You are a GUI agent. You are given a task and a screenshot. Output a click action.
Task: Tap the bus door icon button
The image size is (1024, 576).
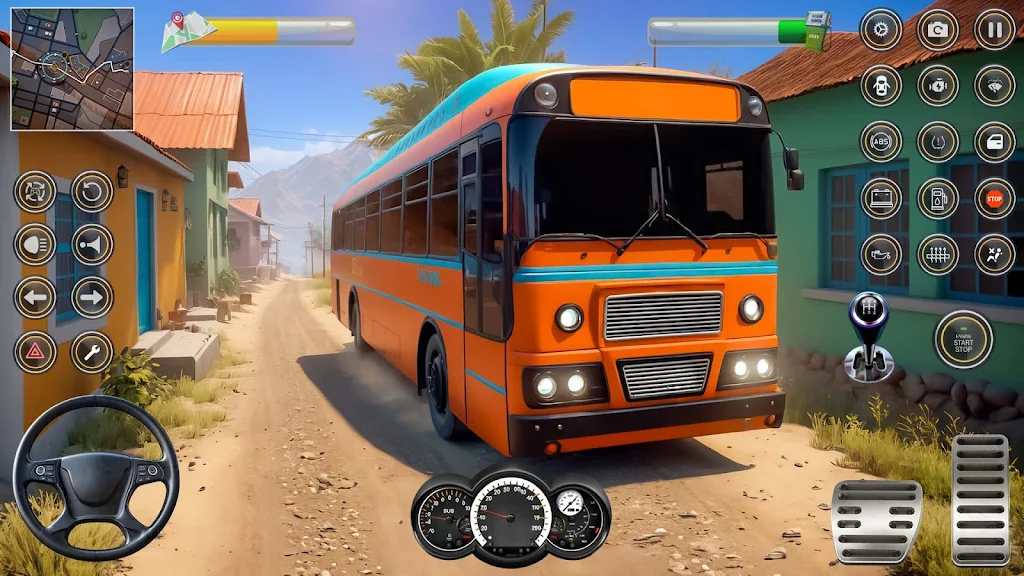995,141
